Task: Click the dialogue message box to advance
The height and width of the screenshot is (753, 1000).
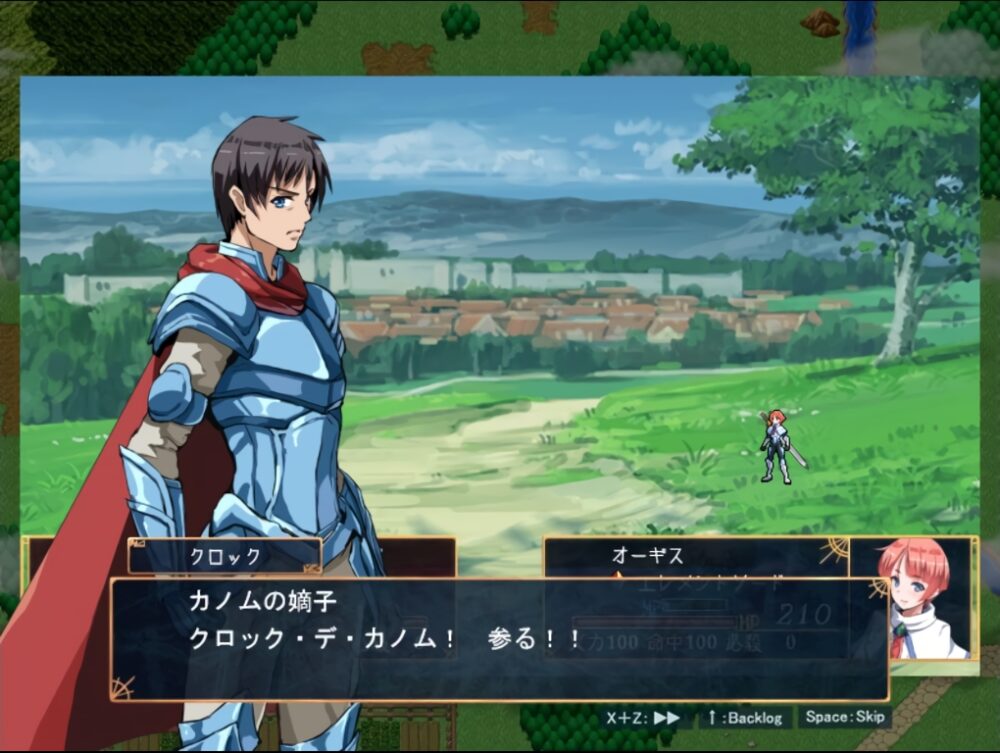Action: (498, 638)
